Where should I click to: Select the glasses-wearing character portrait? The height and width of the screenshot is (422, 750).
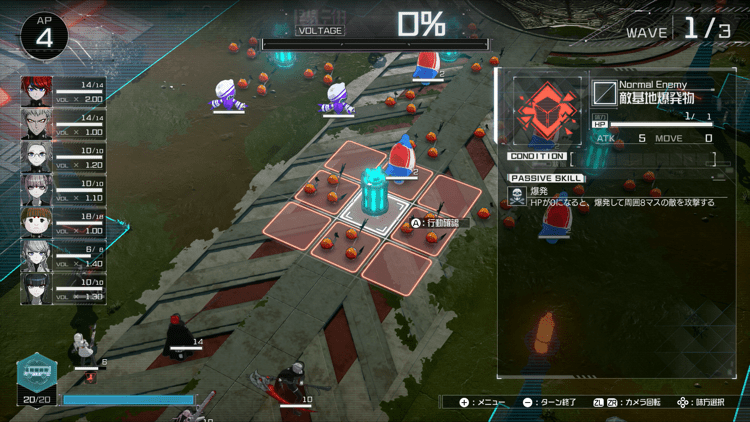[37, 157]
